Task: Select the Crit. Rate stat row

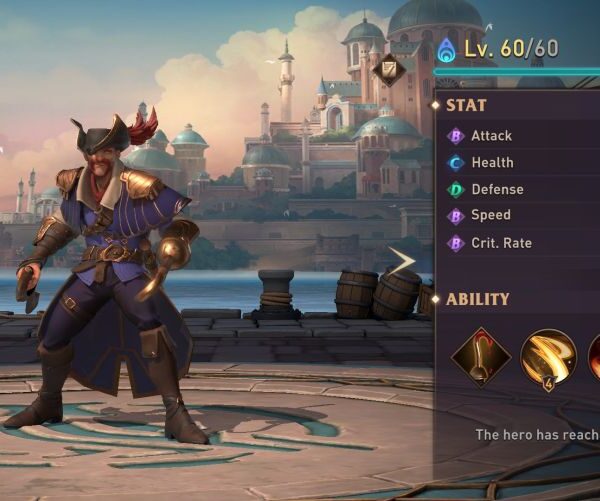Action: coord(501,243)
